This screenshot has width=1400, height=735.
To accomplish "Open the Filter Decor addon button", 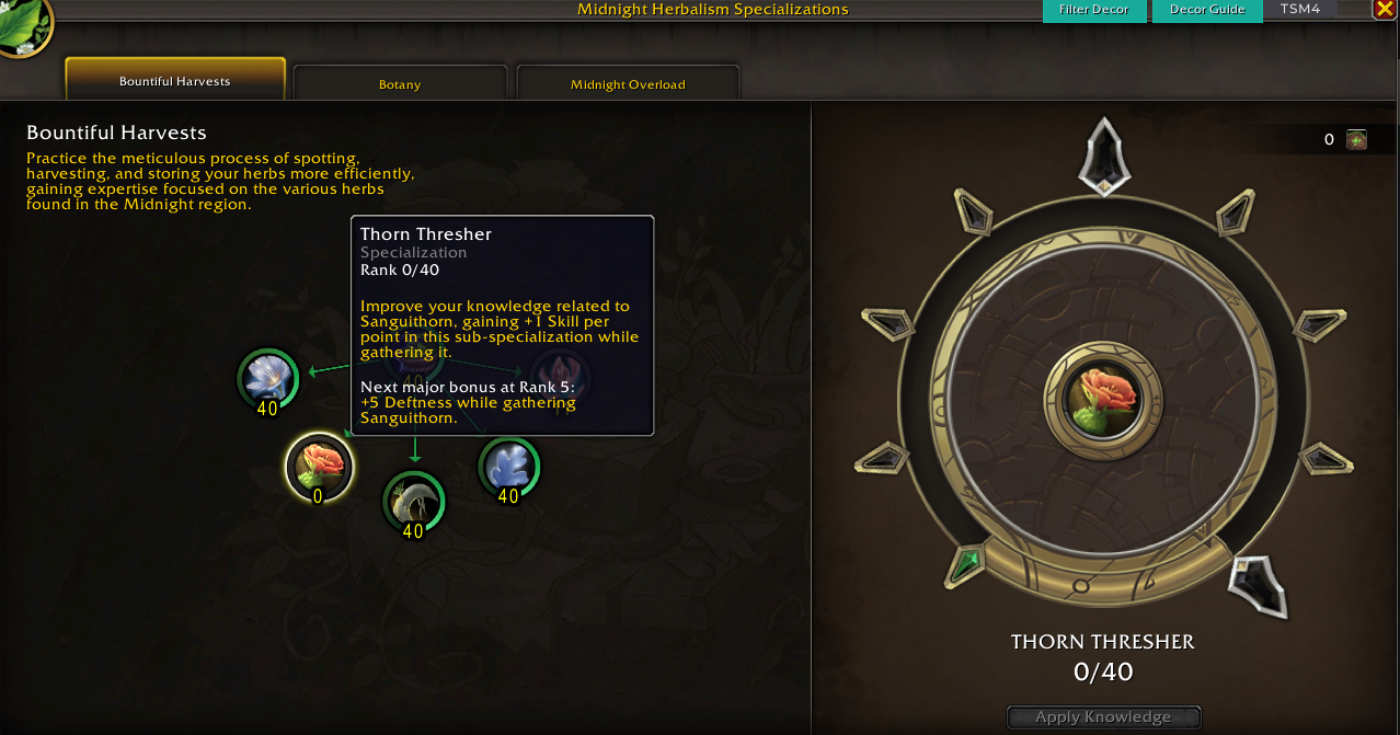I will pyautogui.click(x=1094, y=10).
